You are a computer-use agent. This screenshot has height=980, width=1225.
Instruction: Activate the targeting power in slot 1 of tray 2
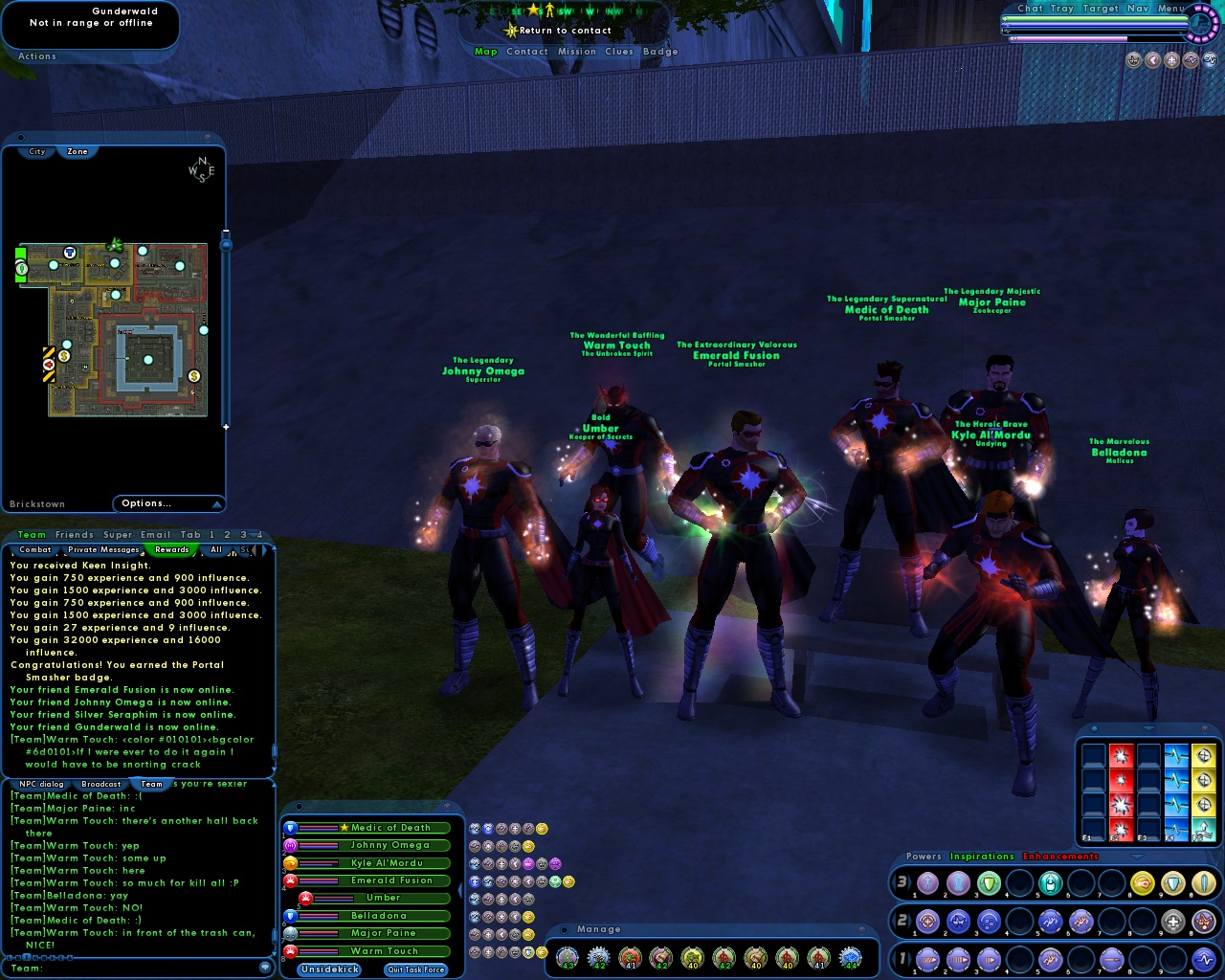(x=927, y=921)
